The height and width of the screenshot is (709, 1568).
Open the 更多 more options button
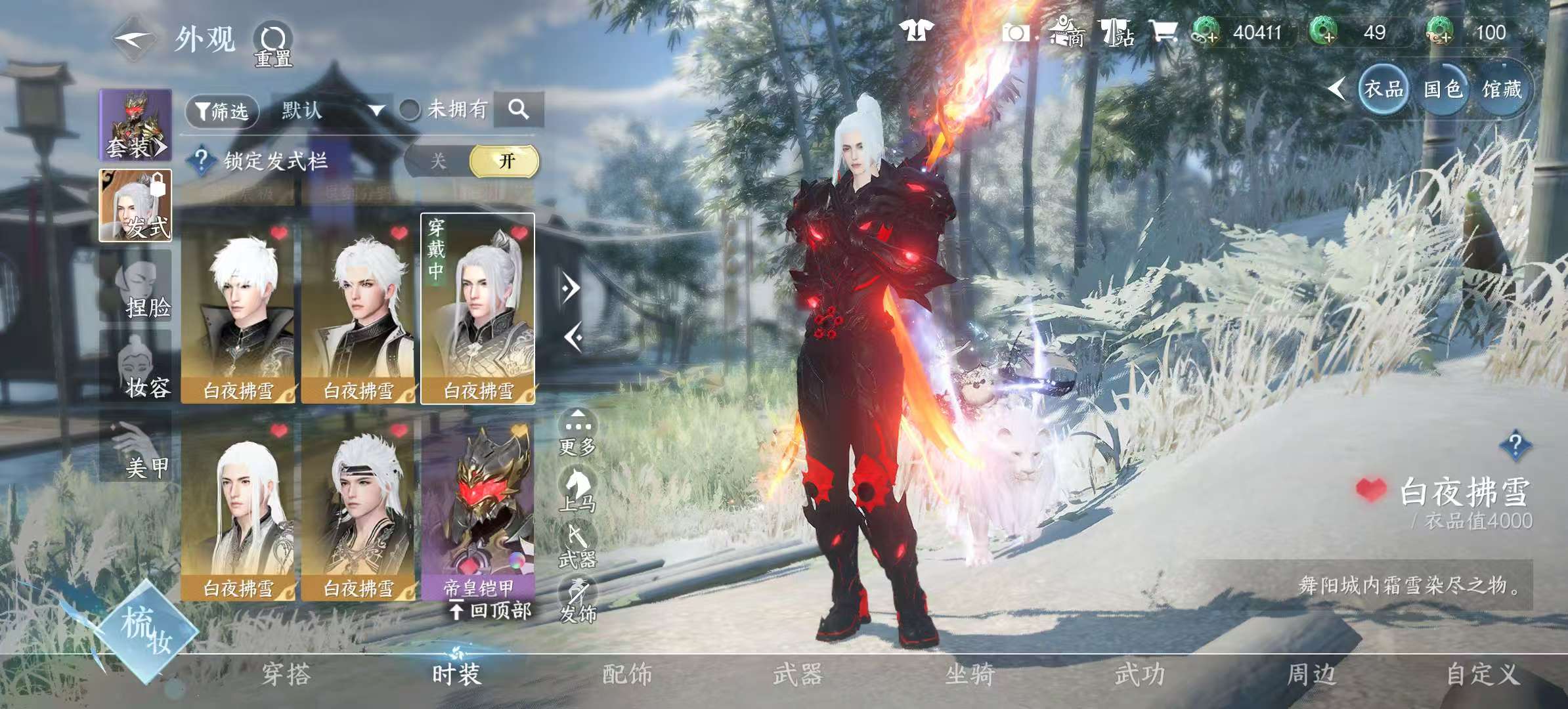tap(577, 433)
